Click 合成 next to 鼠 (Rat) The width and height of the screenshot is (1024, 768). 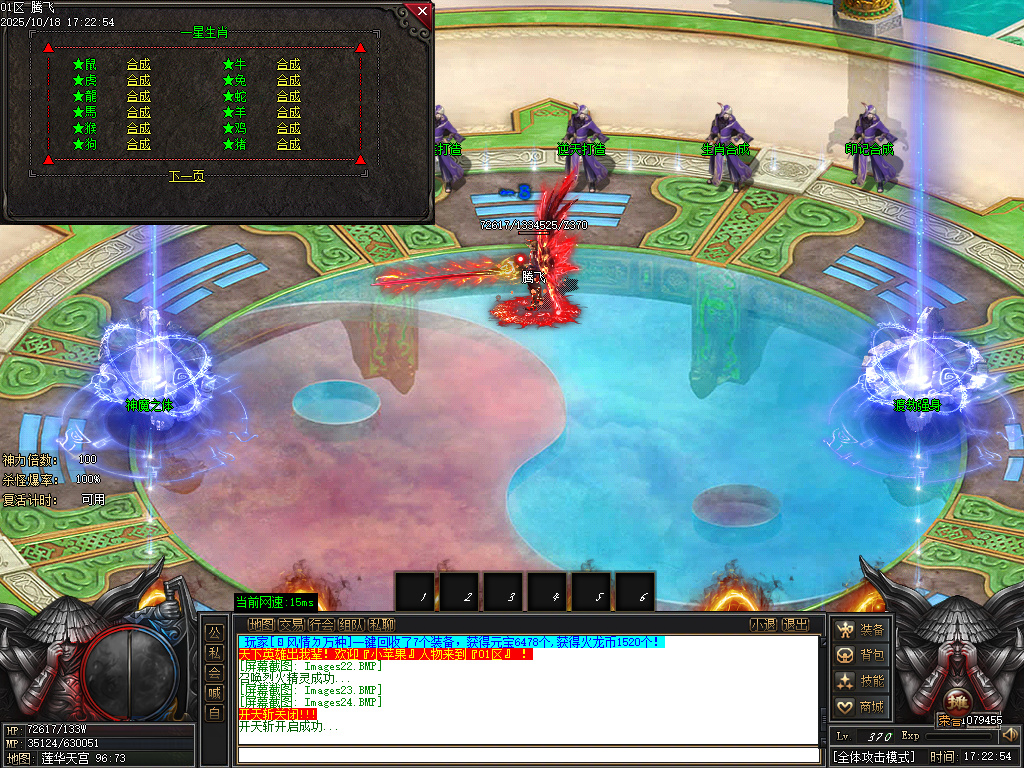click(x=139, y=65)
